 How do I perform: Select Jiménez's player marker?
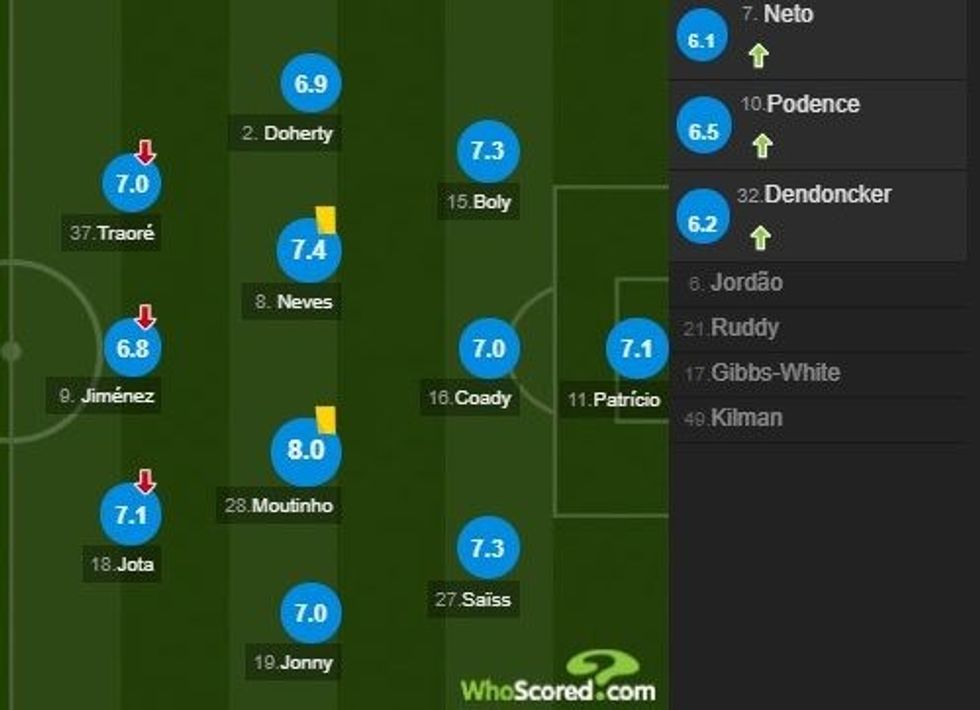click(132, 348)
